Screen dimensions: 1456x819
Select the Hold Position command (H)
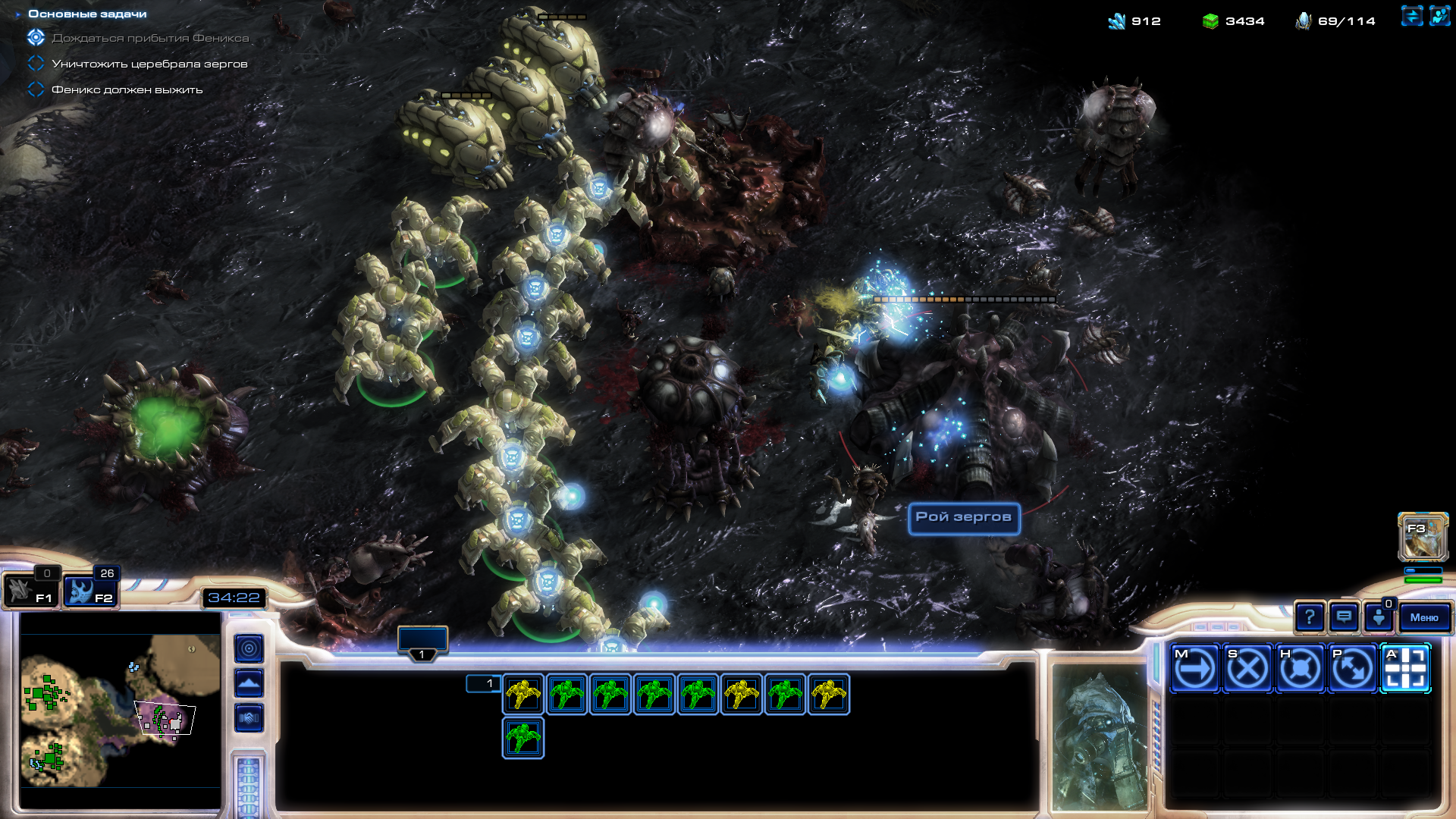tap(1300, 669)
